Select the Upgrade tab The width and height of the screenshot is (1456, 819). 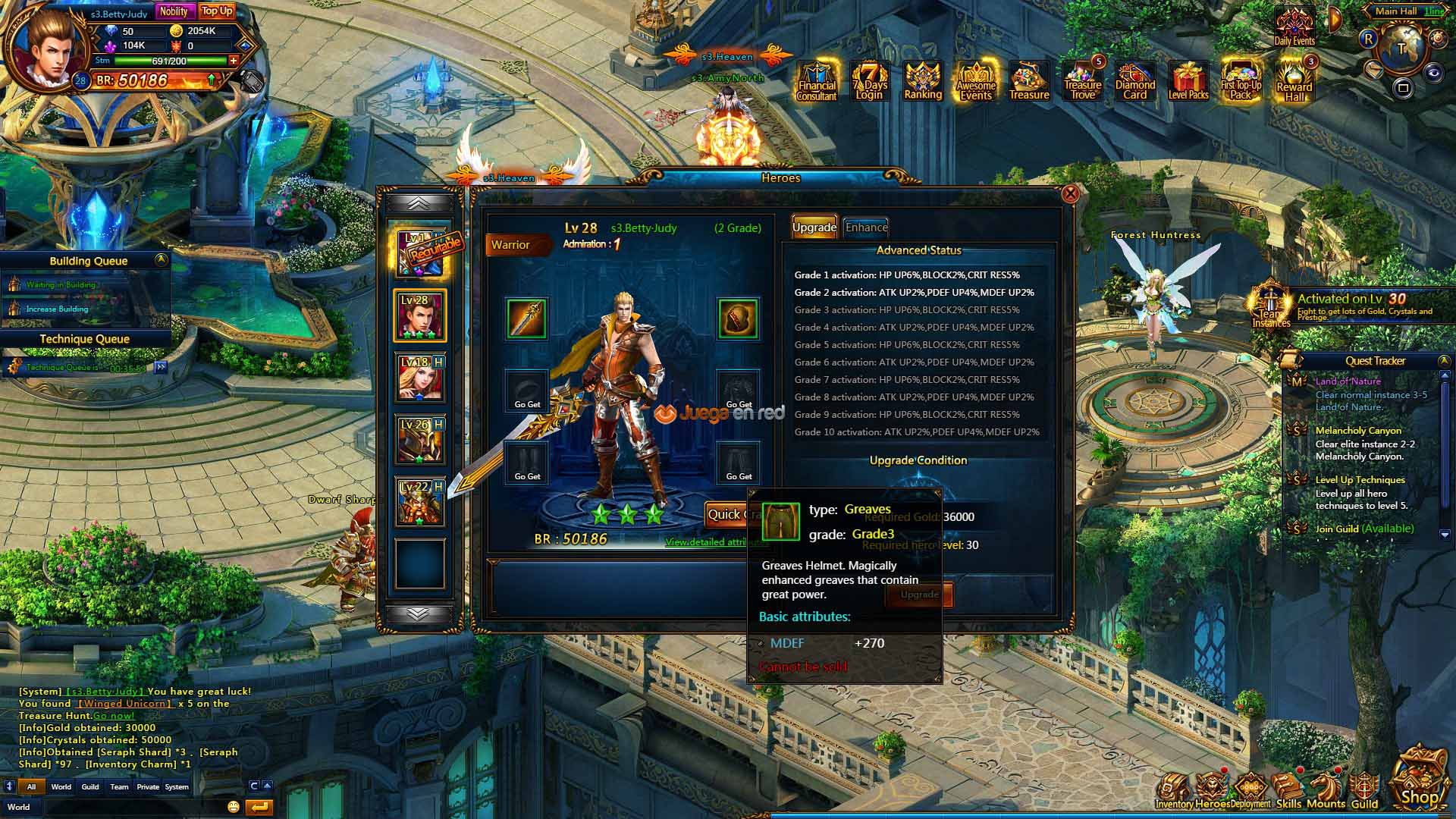click(x=814, y=227)
